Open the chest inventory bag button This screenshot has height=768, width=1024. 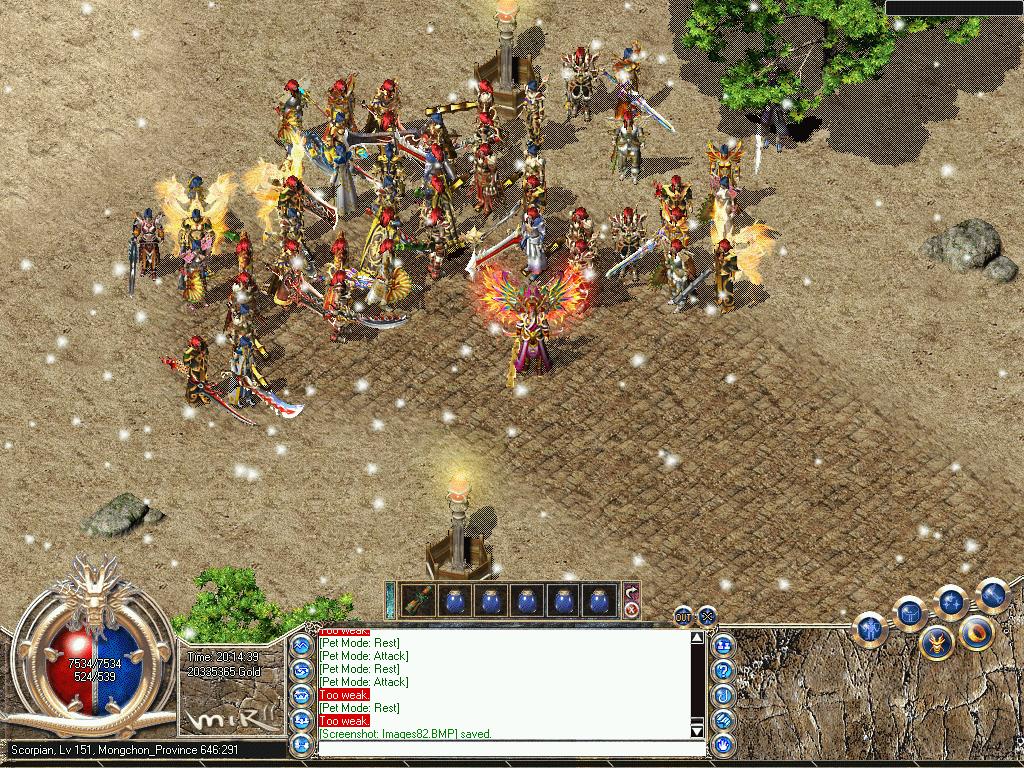point(910,612)
